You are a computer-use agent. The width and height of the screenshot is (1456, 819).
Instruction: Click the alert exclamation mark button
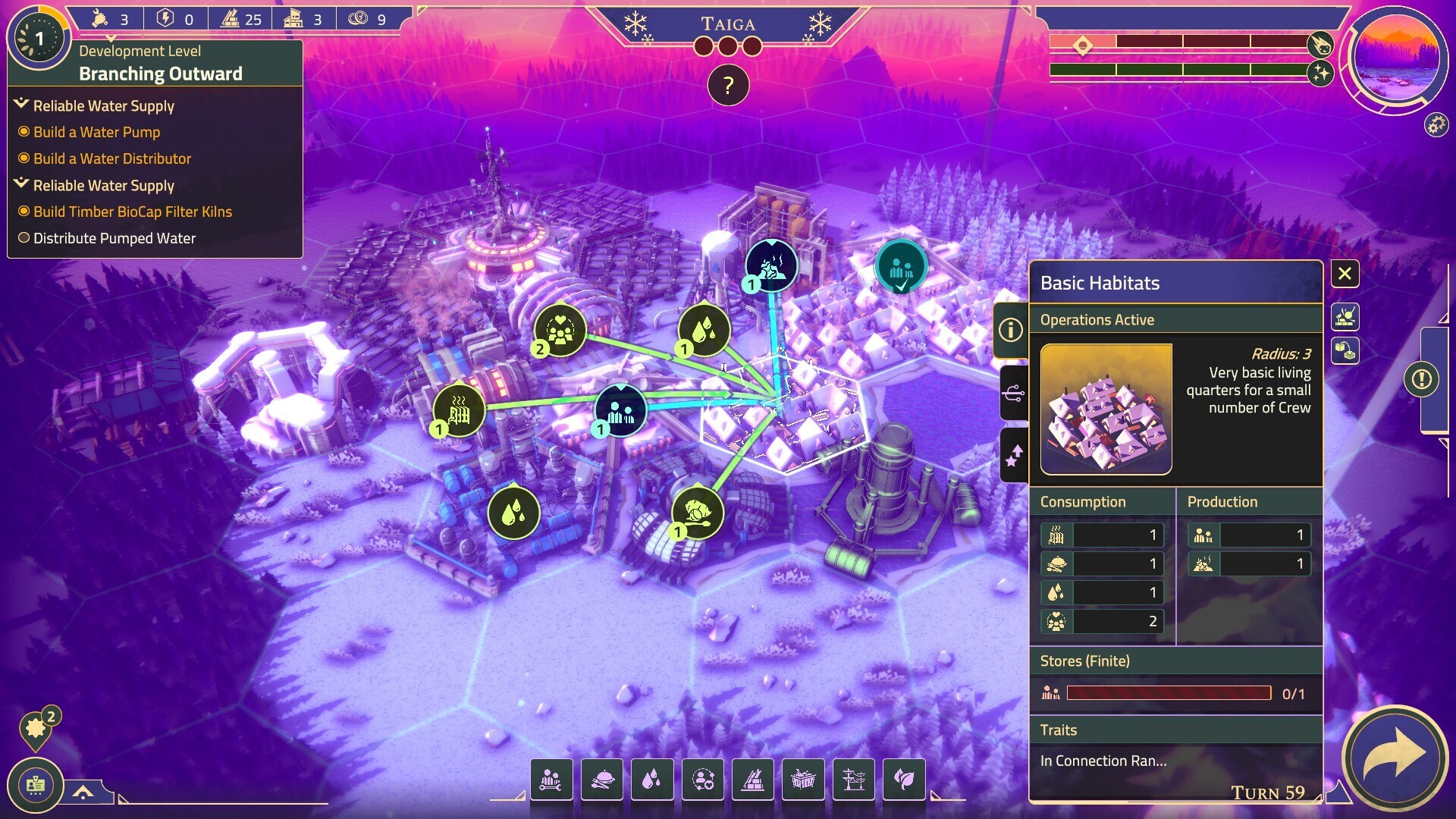tap(1421, 378)
